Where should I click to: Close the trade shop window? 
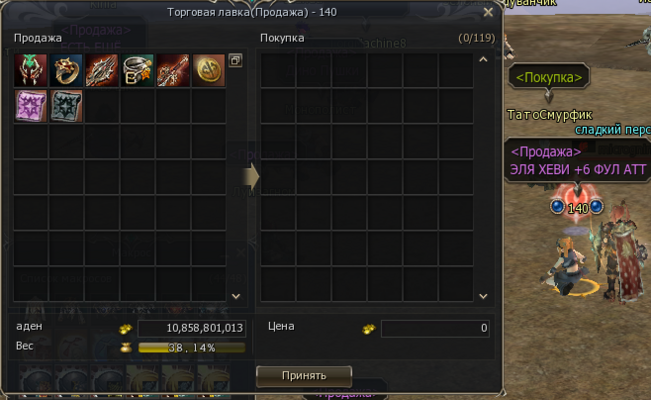pyautogui.click(x=488, y=13)
